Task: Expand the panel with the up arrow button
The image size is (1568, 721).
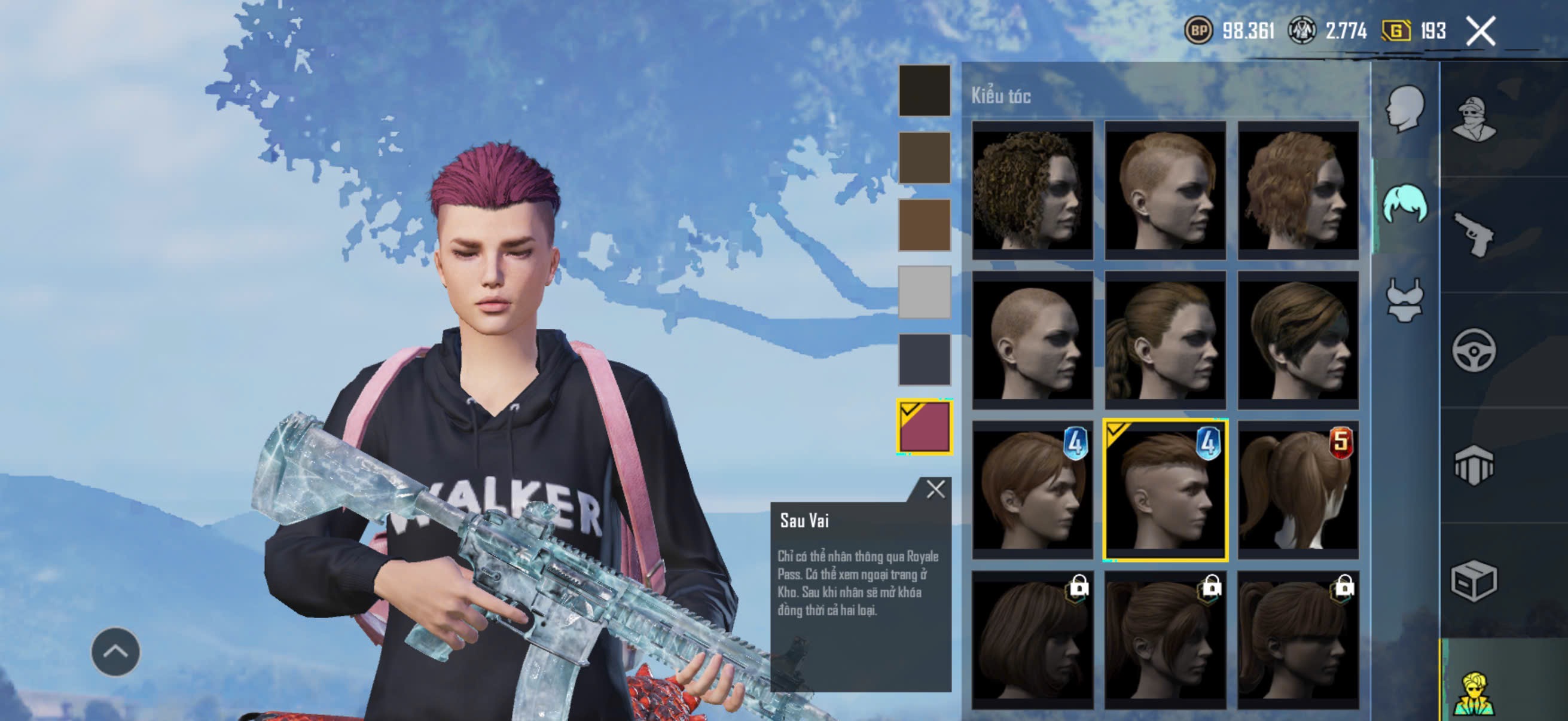Action: (x=115, y=652)
